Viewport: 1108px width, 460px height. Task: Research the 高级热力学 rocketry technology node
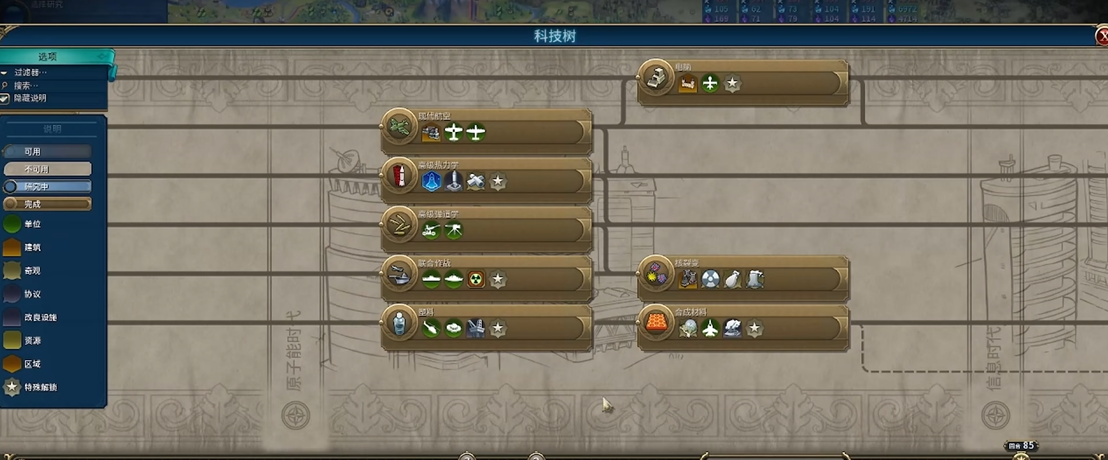pos(400,176)
